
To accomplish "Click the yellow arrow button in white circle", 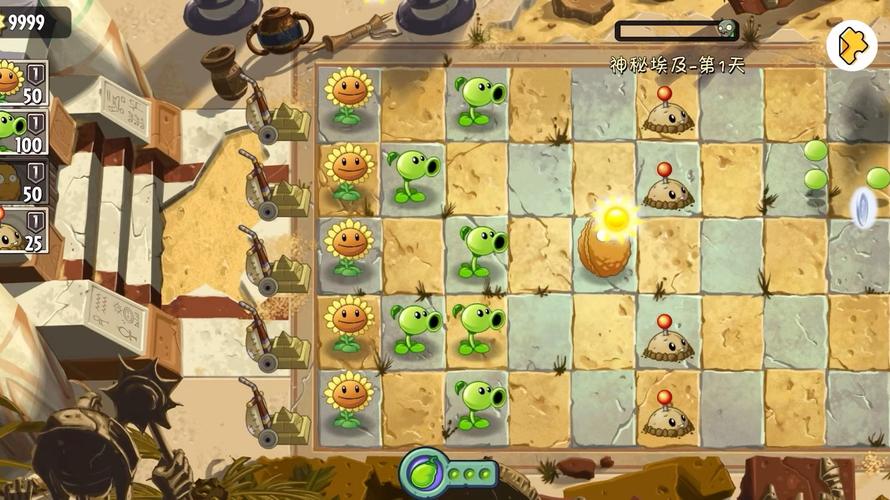I will 851,45.
